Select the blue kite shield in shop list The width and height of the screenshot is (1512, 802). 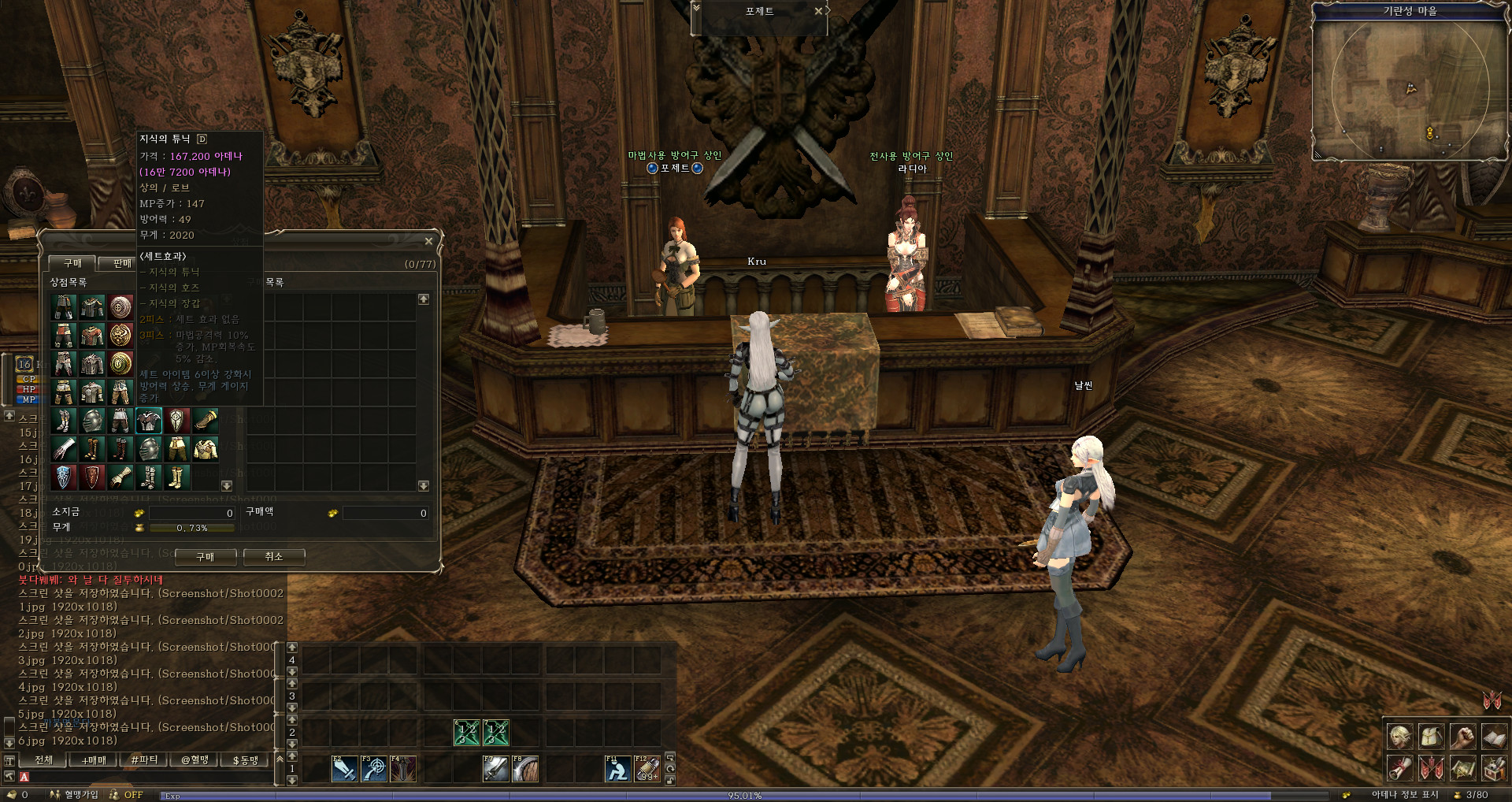click(64, 477)
